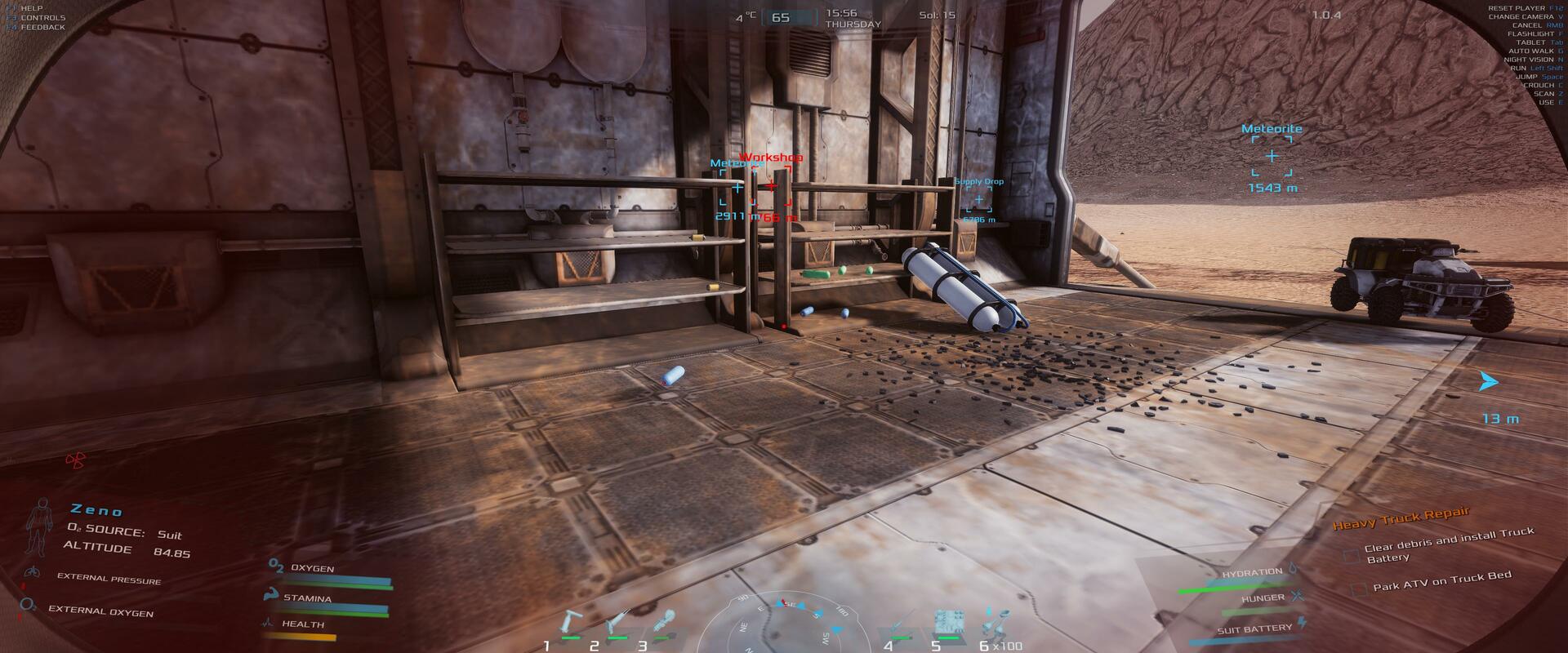Select the circuit board in slot 5

click(946, 623)
